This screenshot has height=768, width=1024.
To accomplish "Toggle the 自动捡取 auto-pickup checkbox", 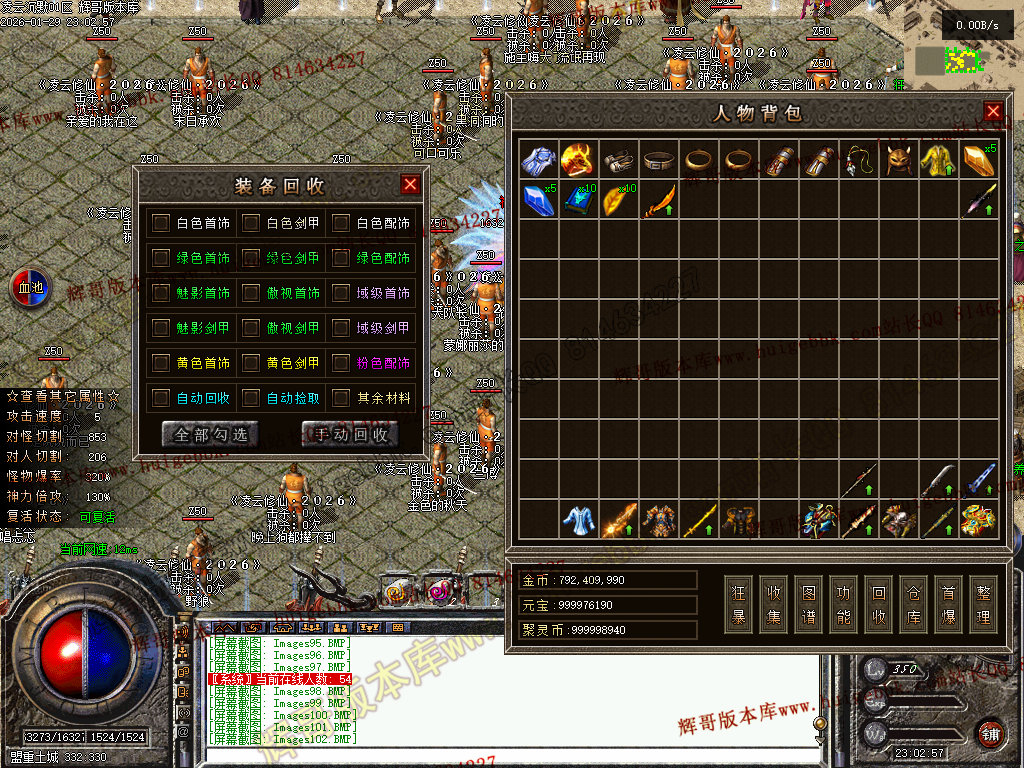I will click(x=251, y=398).
